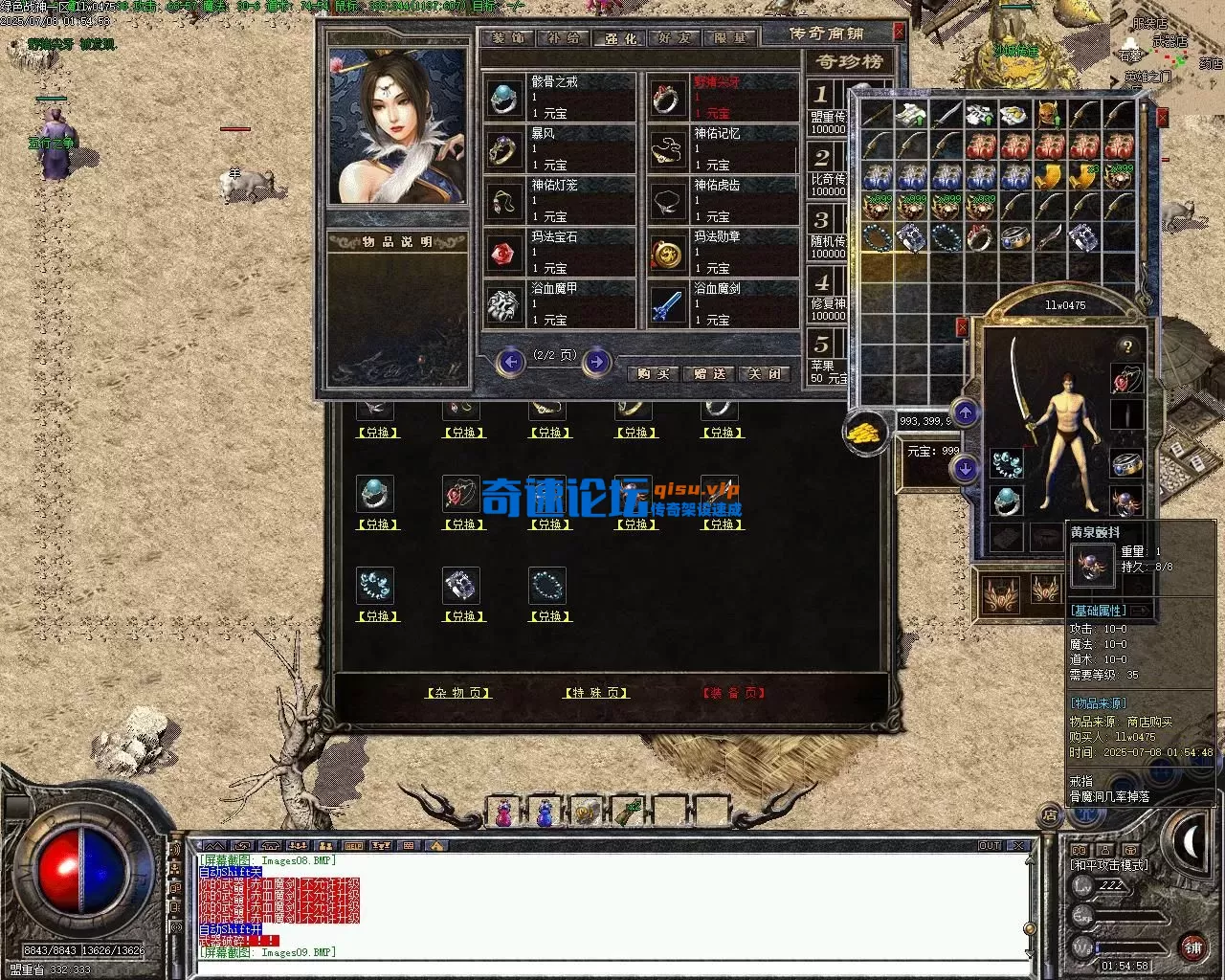Close the 传奇商铺 window with the red X
1225x980 pixels.
coord(899,32)
